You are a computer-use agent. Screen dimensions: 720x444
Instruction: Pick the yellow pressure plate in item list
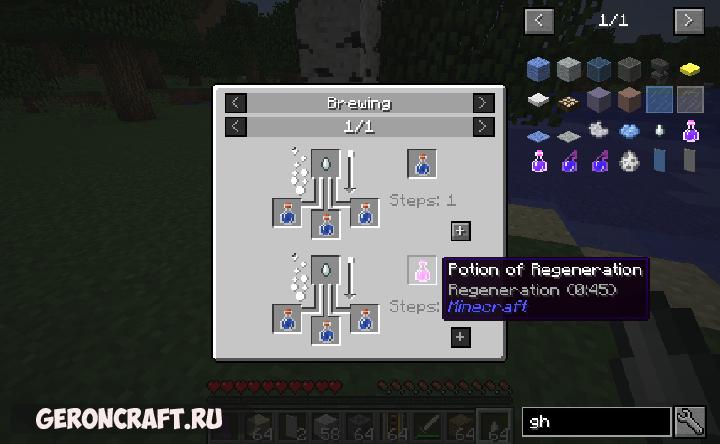pos(688,69)
